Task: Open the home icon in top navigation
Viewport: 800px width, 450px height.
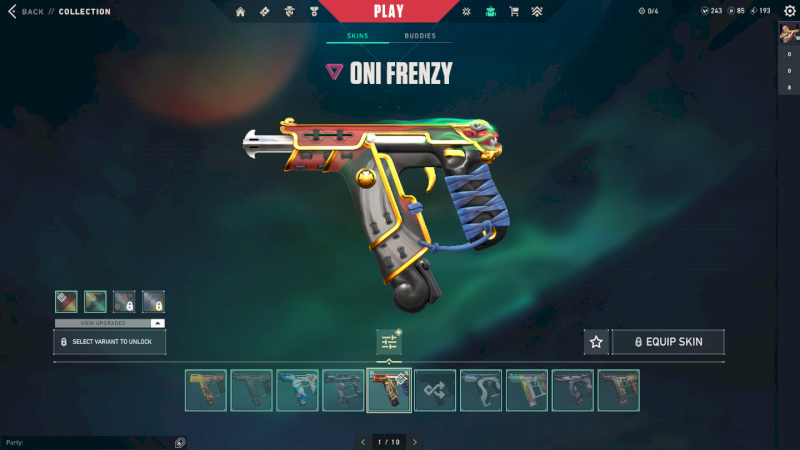Action: tap(240, 12)
